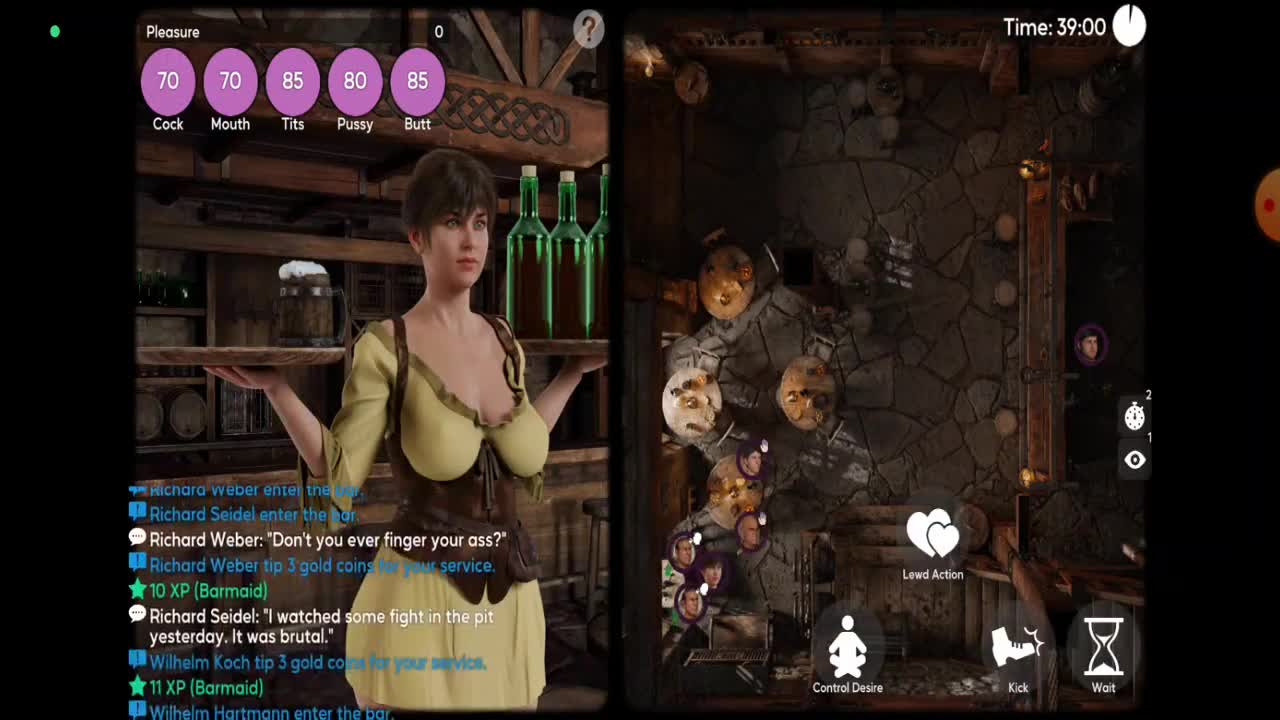The image size is (1280, 720).
Task: Click the stopwatch icon on the right edge
Action: coord(1134,416)
